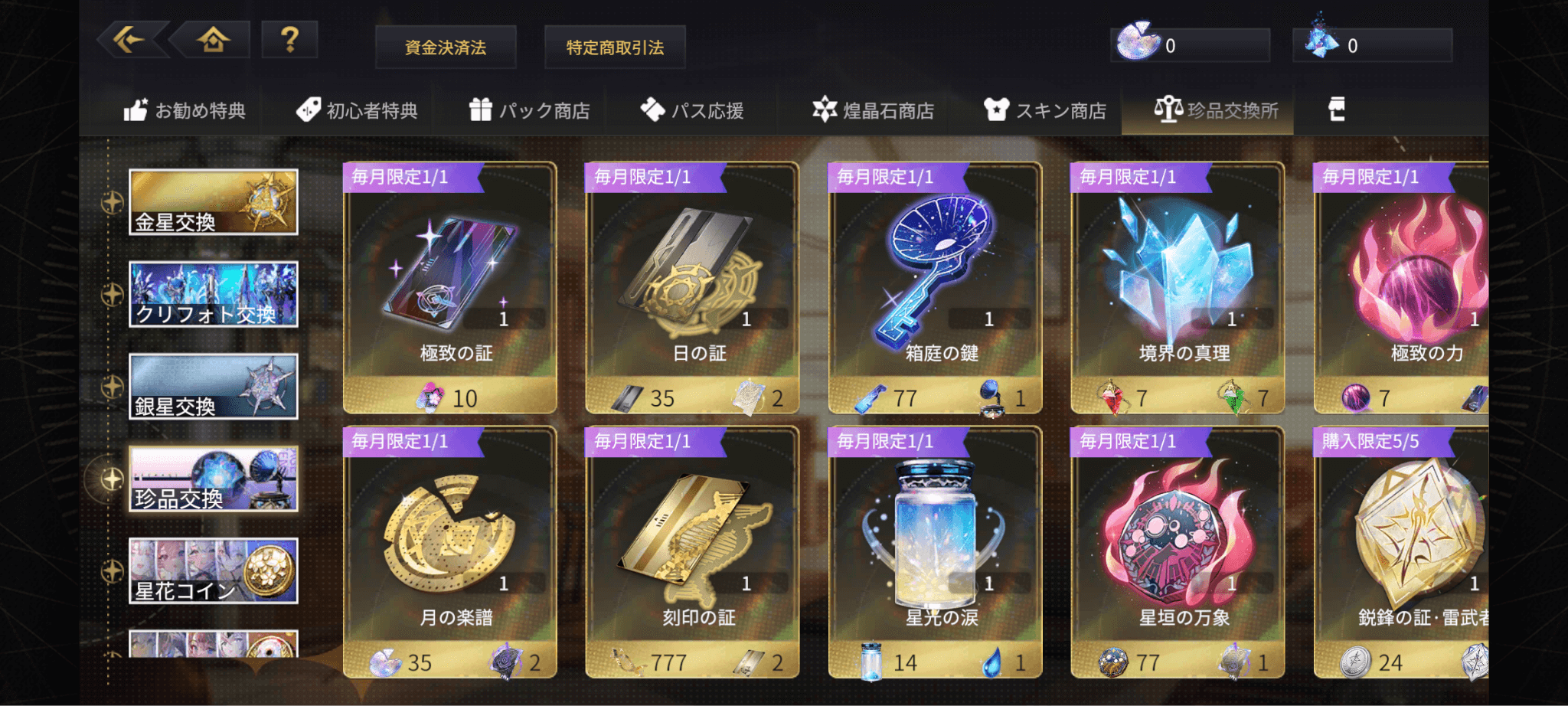
Task: Open the question mark help
Action: pyautogui.click(x=289, y=39)
